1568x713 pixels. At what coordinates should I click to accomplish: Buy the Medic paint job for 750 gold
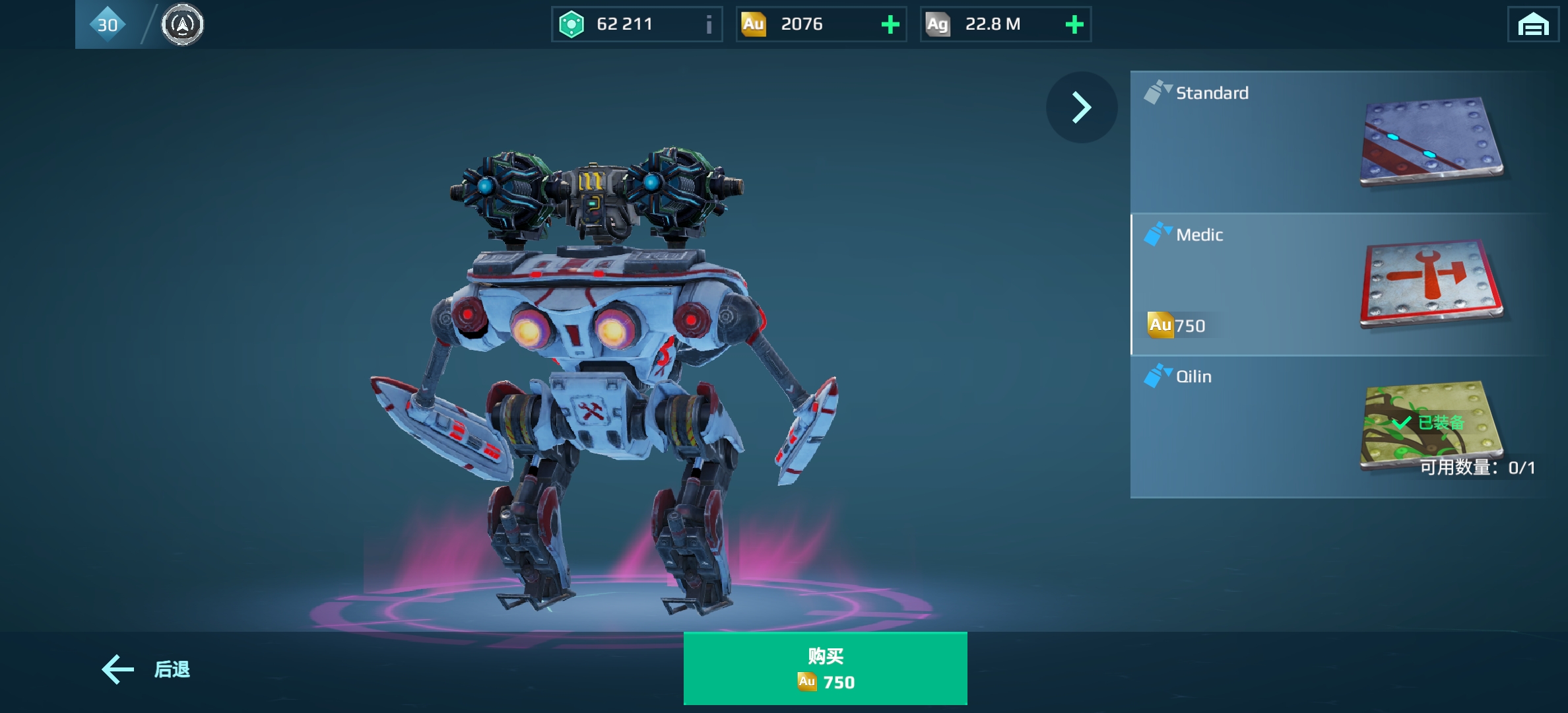(825, 668)
